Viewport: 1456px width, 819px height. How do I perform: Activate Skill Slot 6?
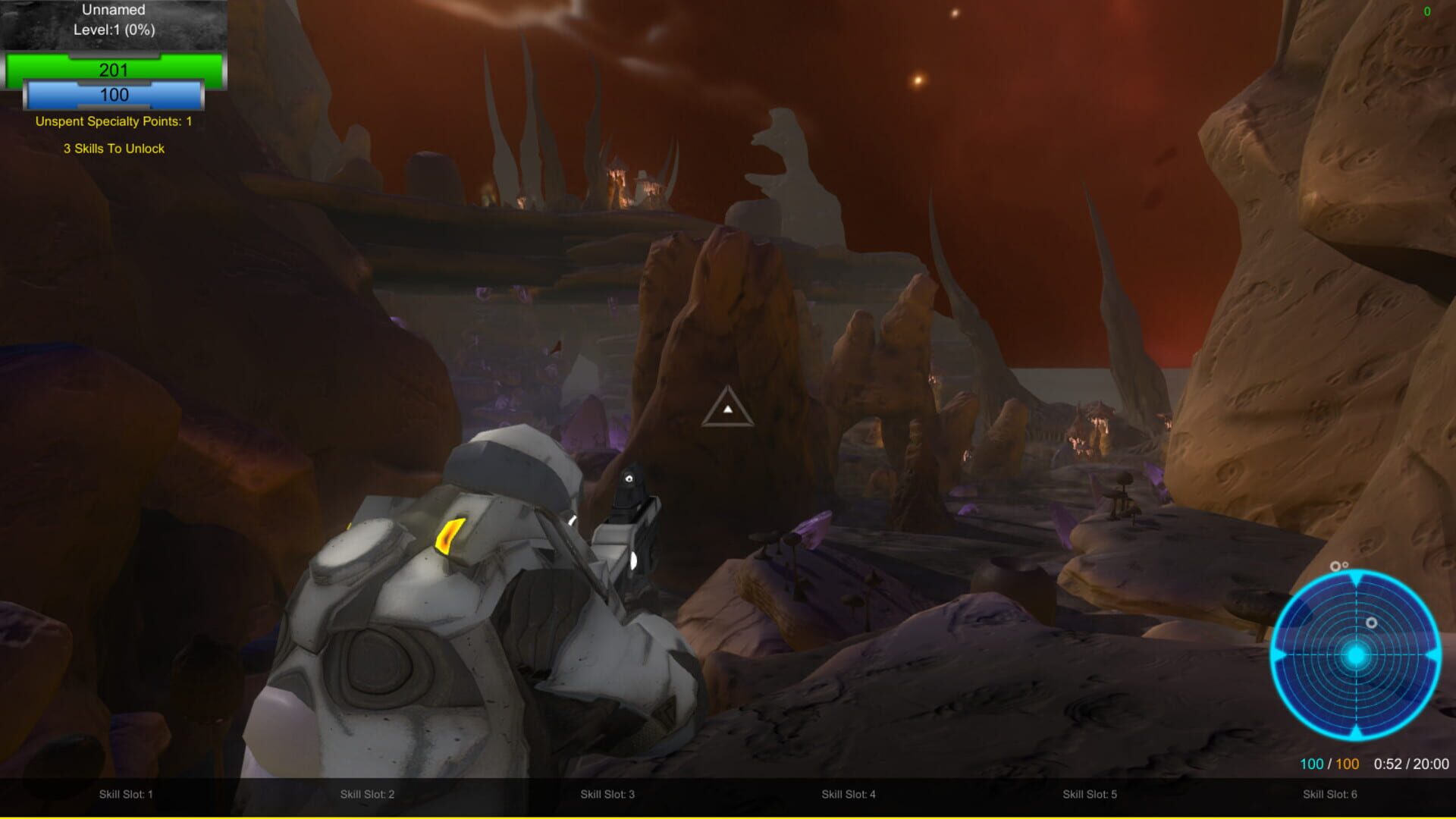point(1332,795)
